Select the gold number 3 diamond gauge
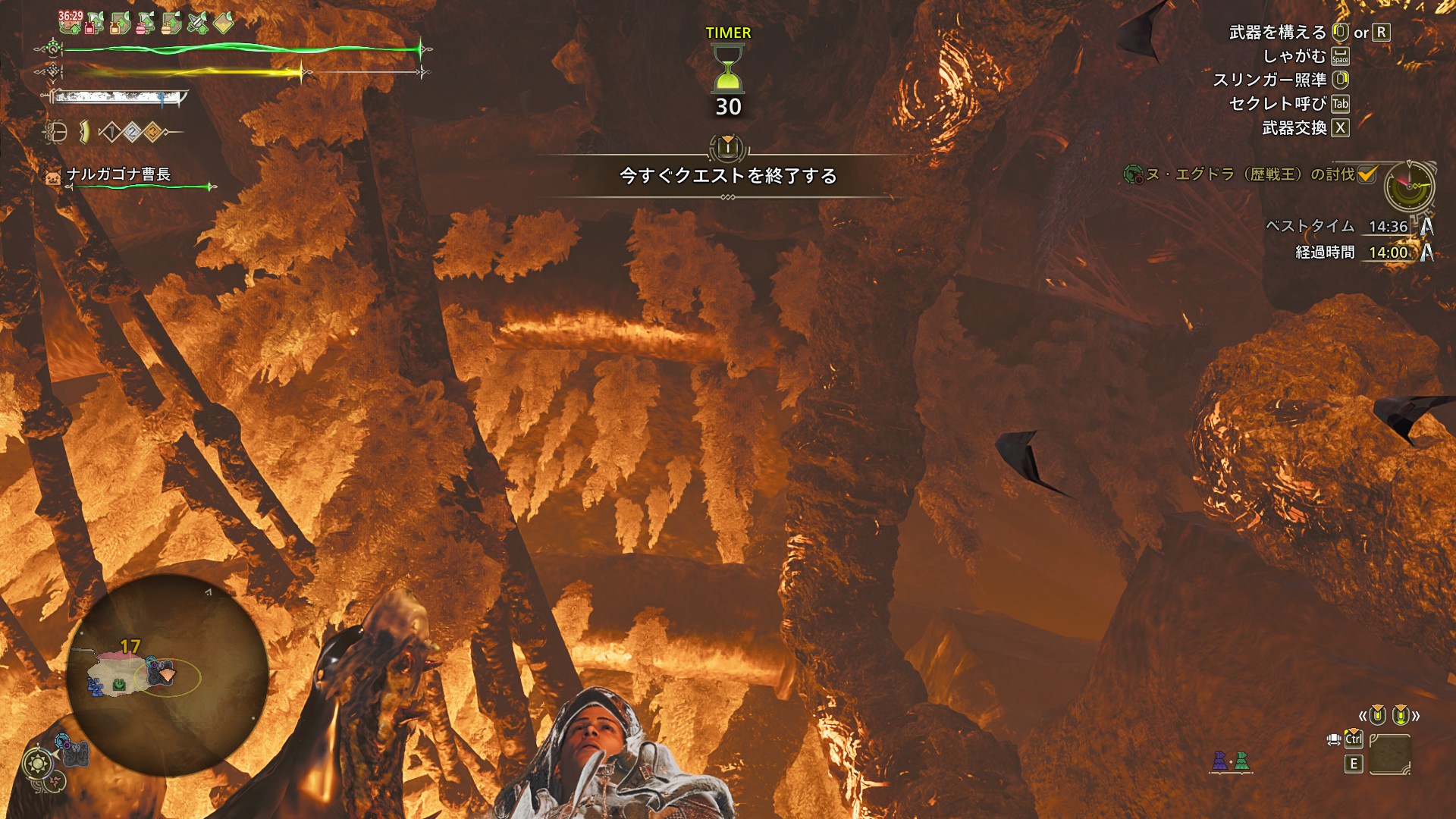 click(x=152, y=133)
